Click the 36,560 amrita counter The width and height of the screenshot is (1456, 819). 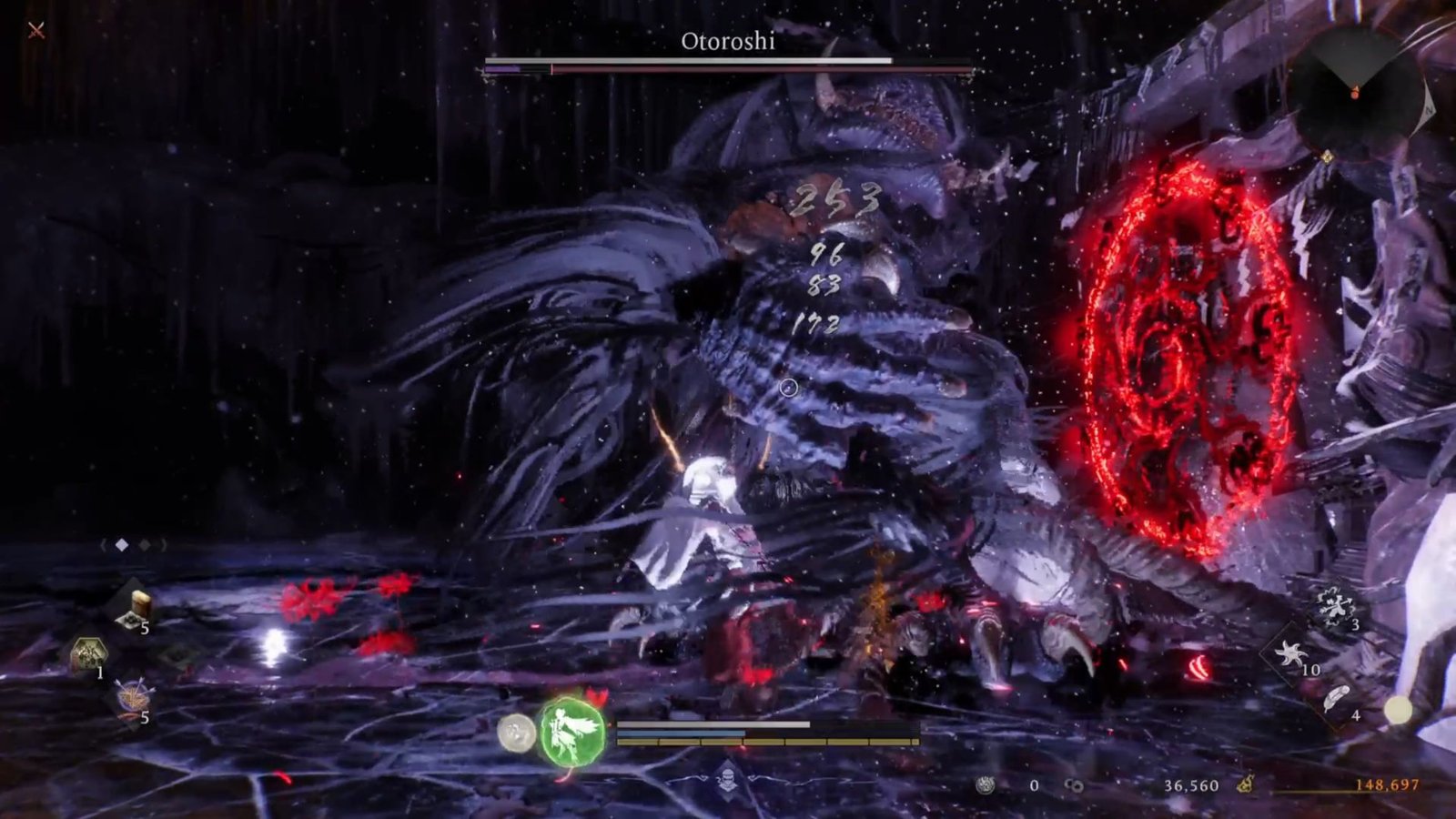[x=1192, y=785]
